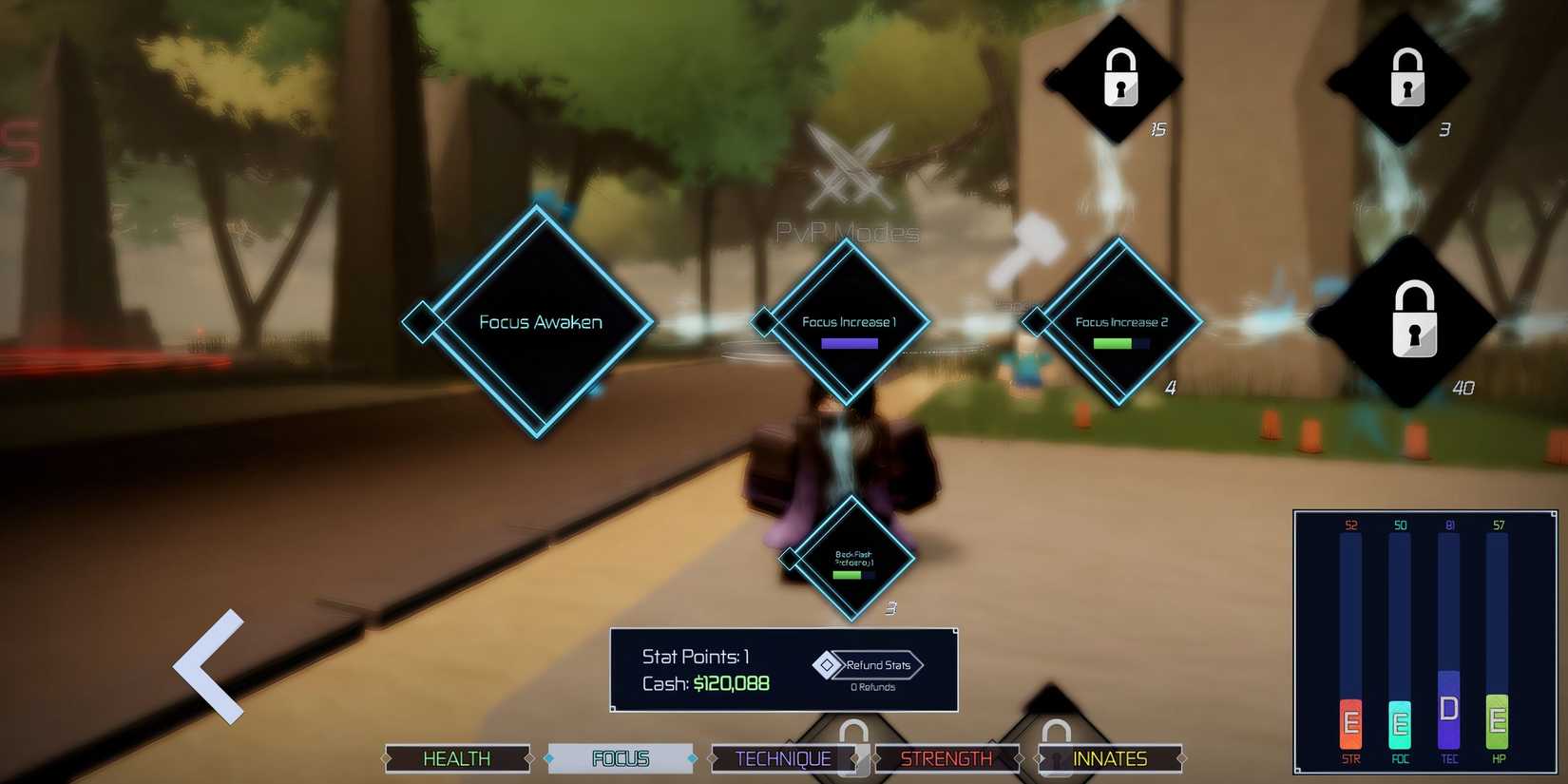1568x784 pixels.
Task: Expand the connector diamond on Focus Increase 1
Action: coord(766,323)
